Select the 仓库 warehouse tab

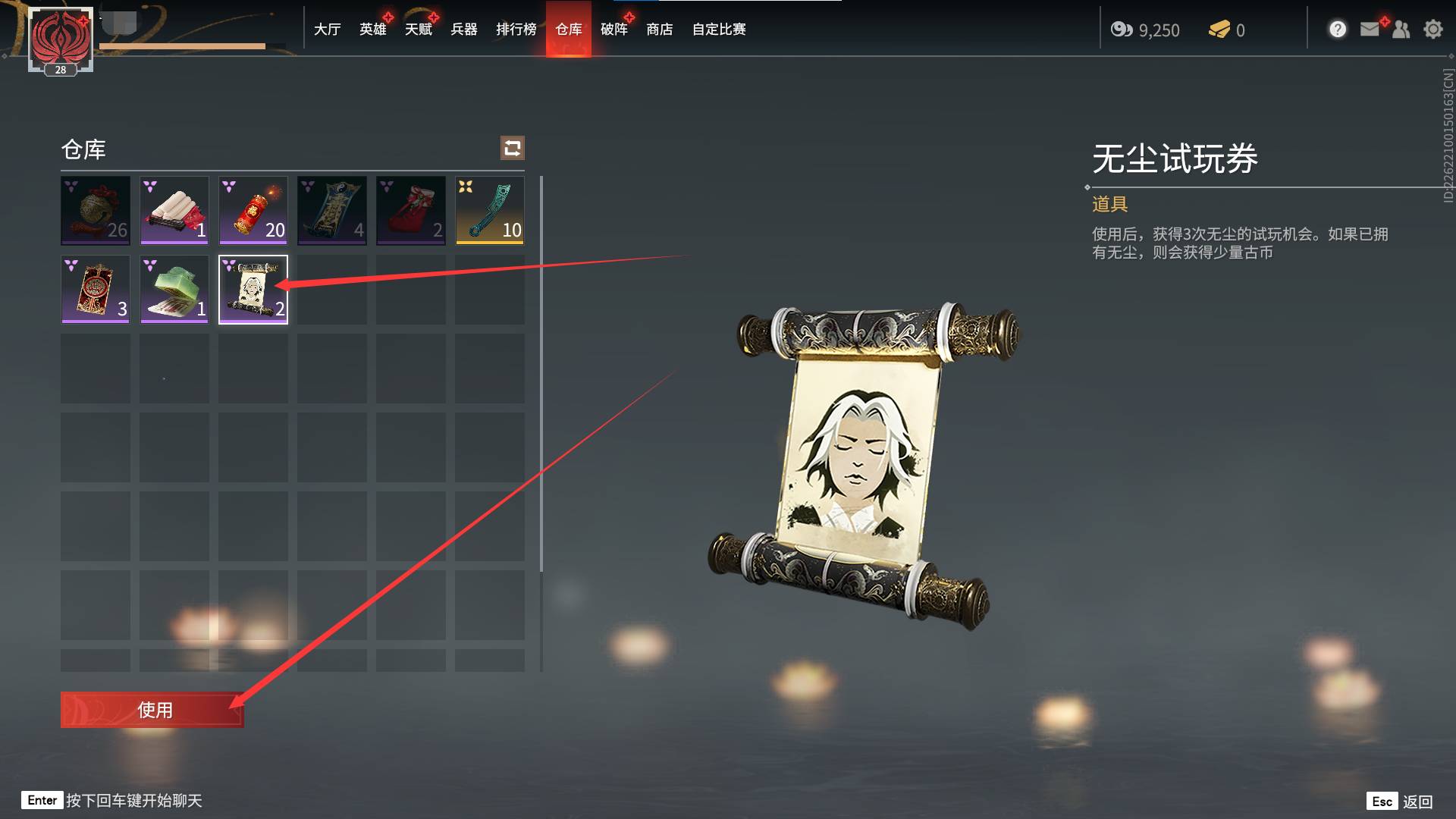tap(568, 30)
